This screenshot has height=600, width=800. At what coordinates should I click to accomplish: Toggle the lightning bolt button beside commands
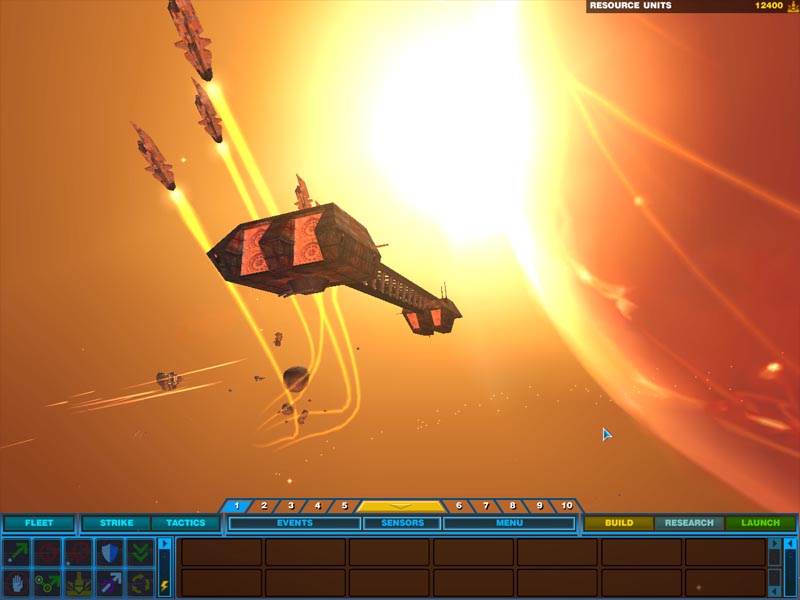tap(164, 586)
